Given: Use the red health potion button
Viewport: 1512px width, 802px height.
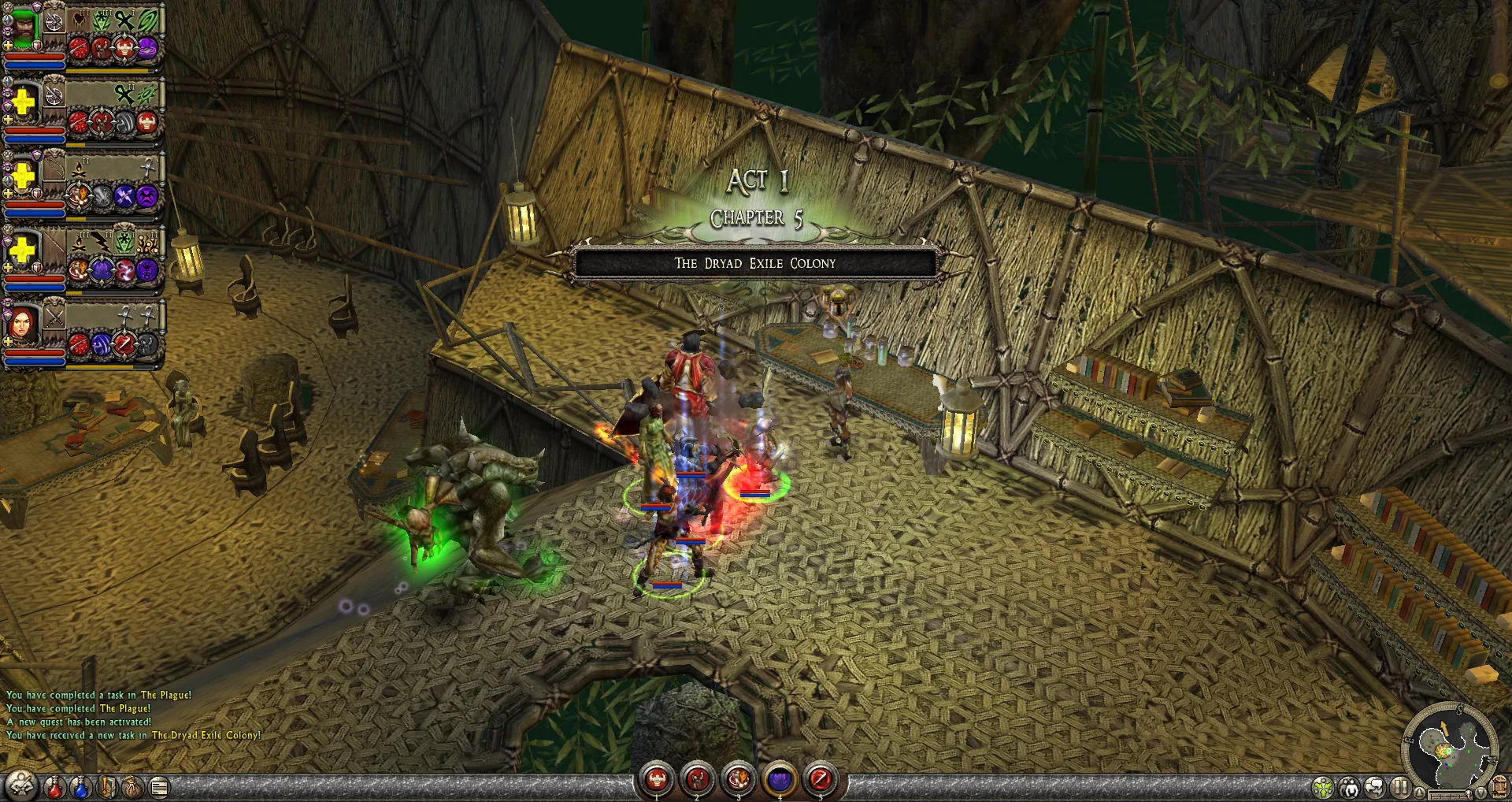Looking at the screenshot, I should 54,787.
